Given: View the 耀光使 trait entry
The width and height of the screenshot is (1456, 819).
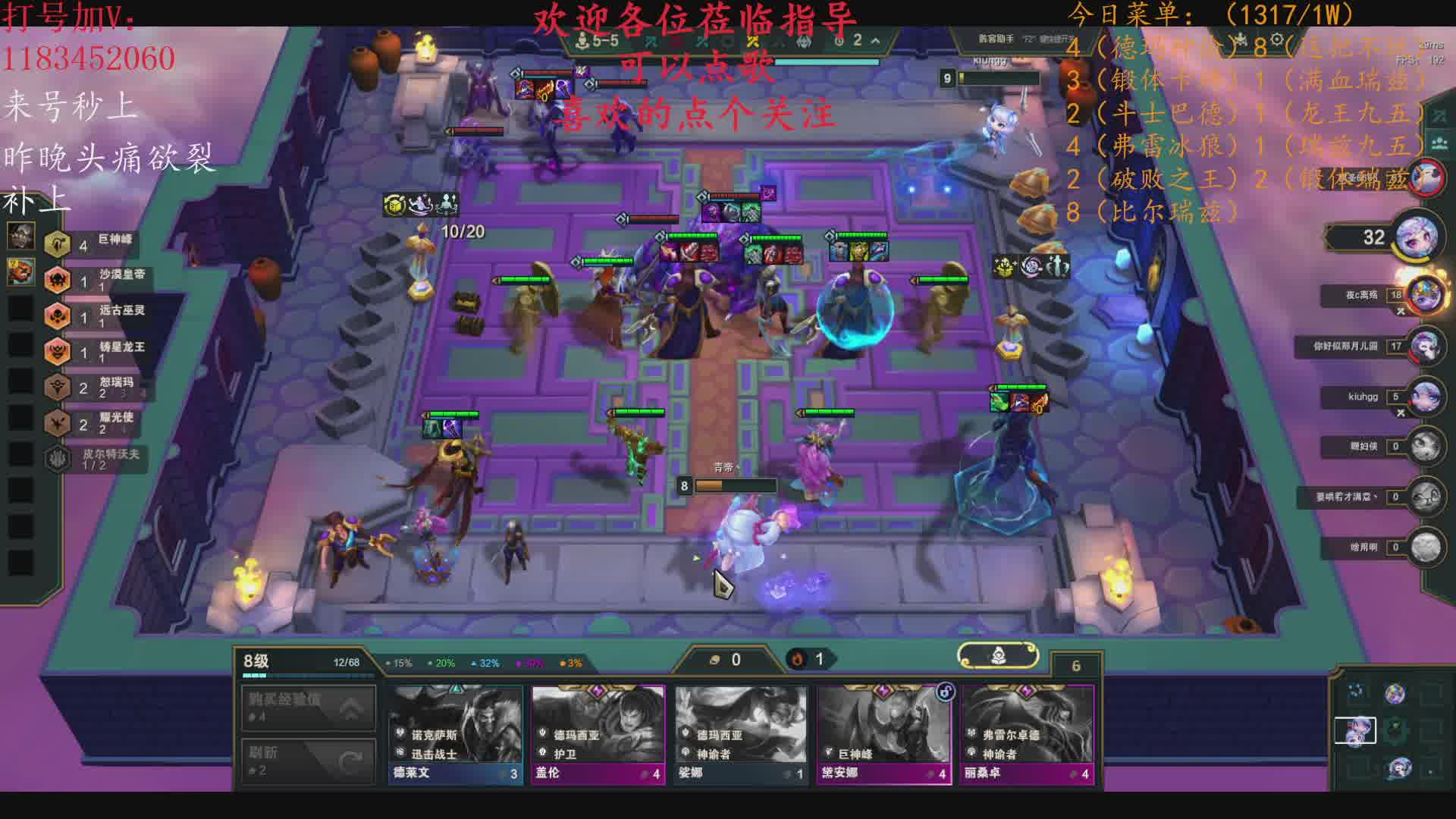Looking at the screenshot, I should (x=97, y=422).
